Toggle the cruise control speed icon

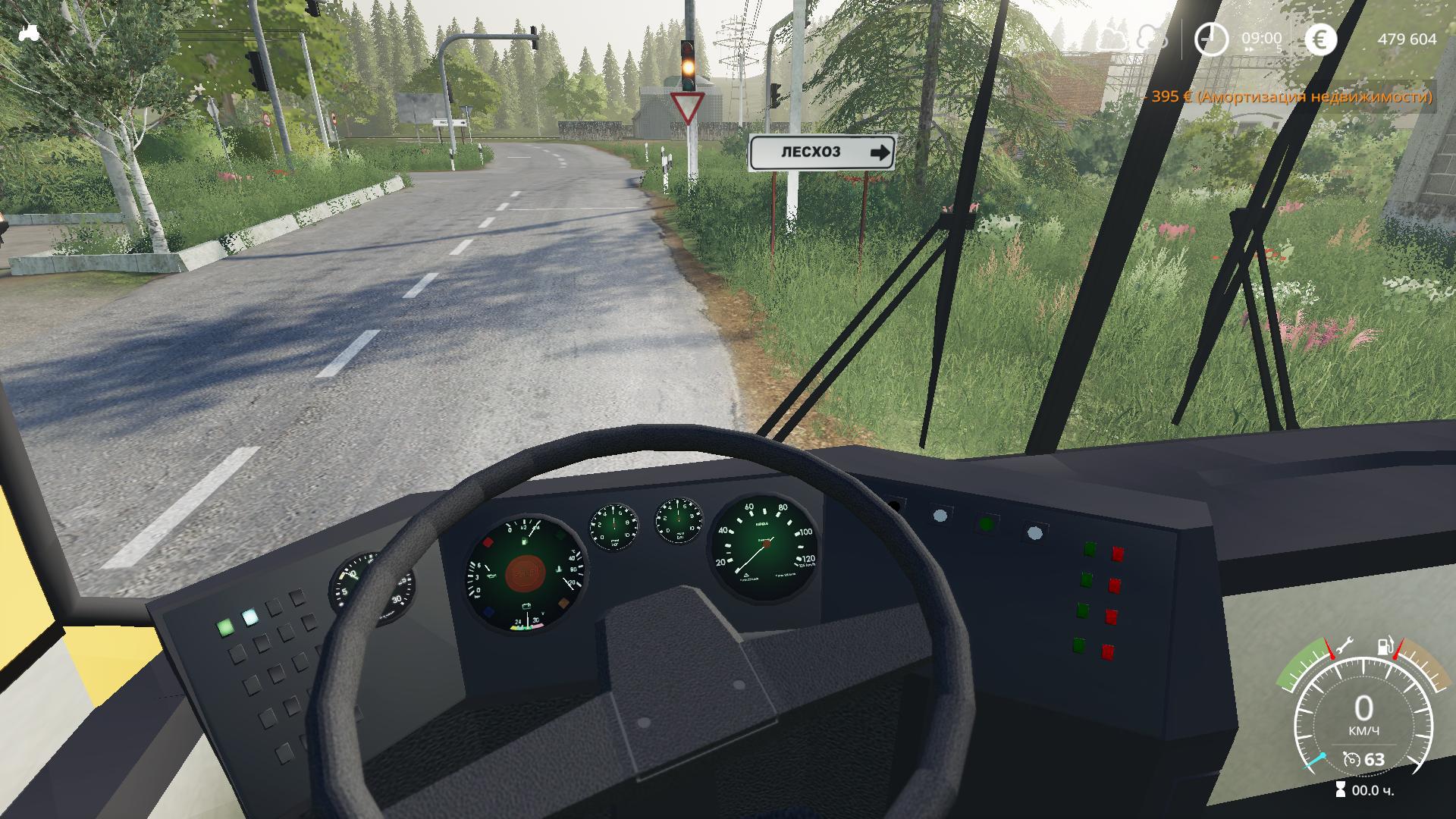click(x=1351, y=759)
